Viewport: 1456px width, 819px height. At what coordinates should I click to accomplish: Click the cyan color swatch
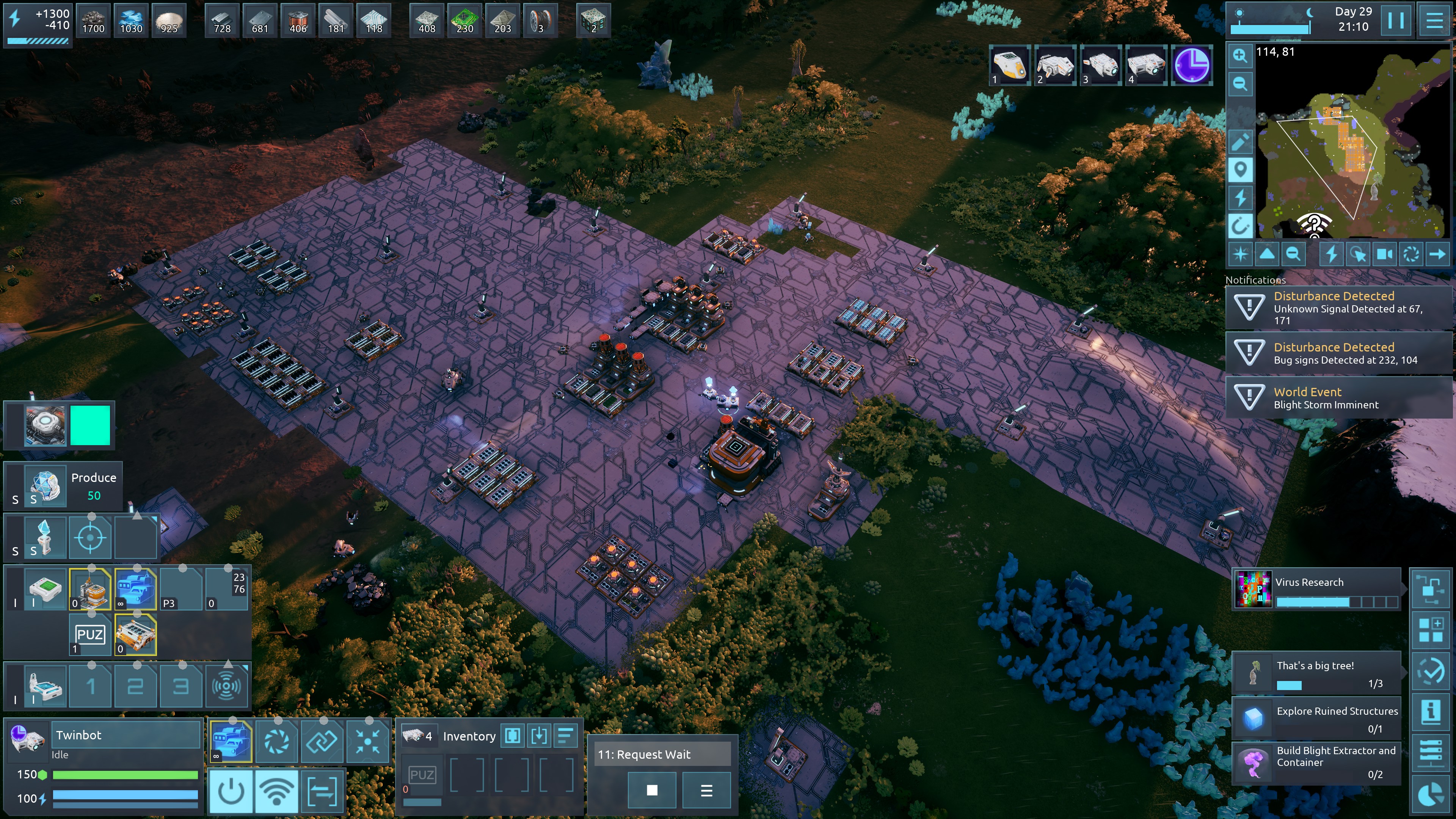pyautogui.click(x=90, y=425)
